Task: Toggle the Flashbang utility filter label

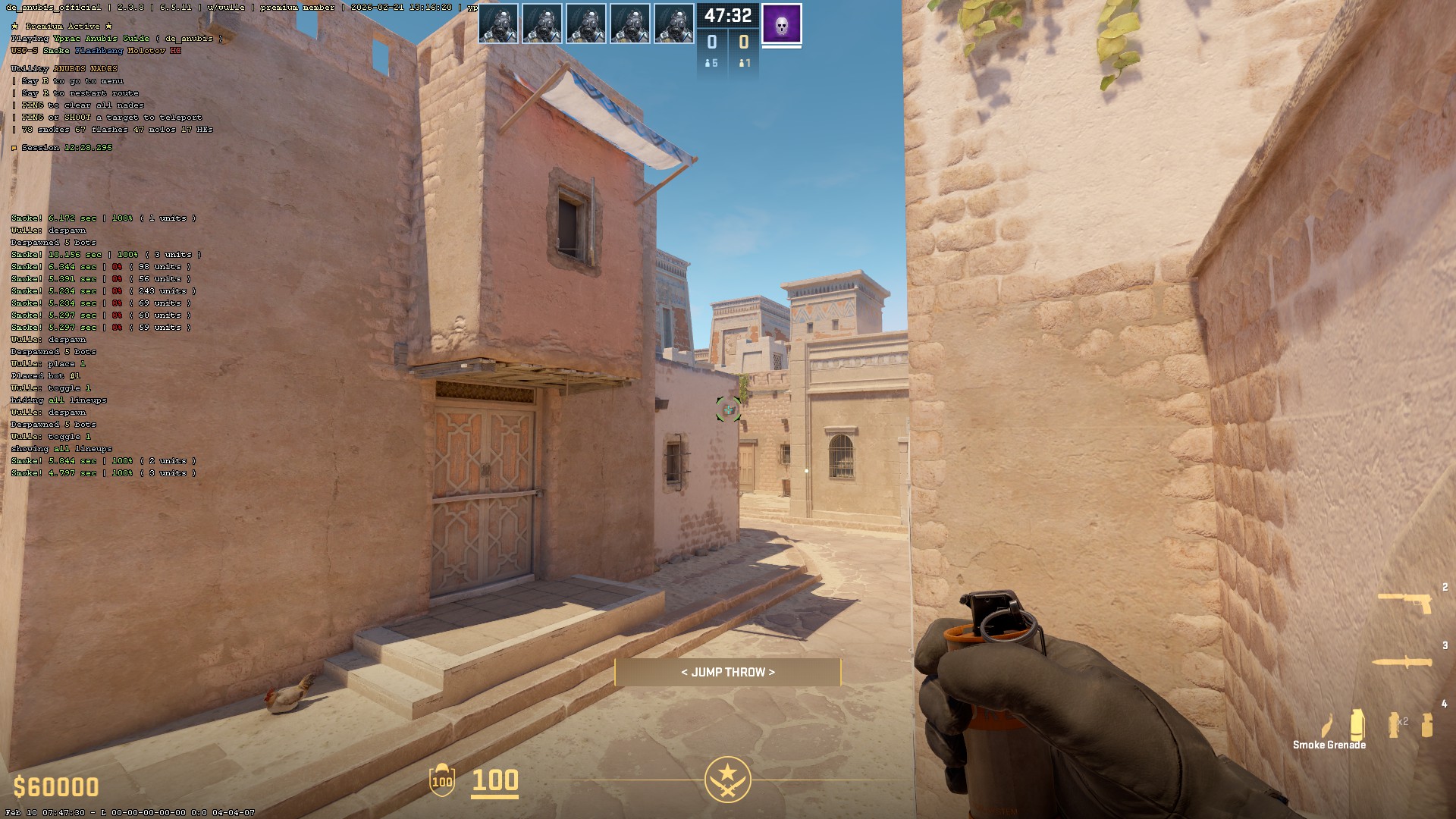Action: coord(99,51)
